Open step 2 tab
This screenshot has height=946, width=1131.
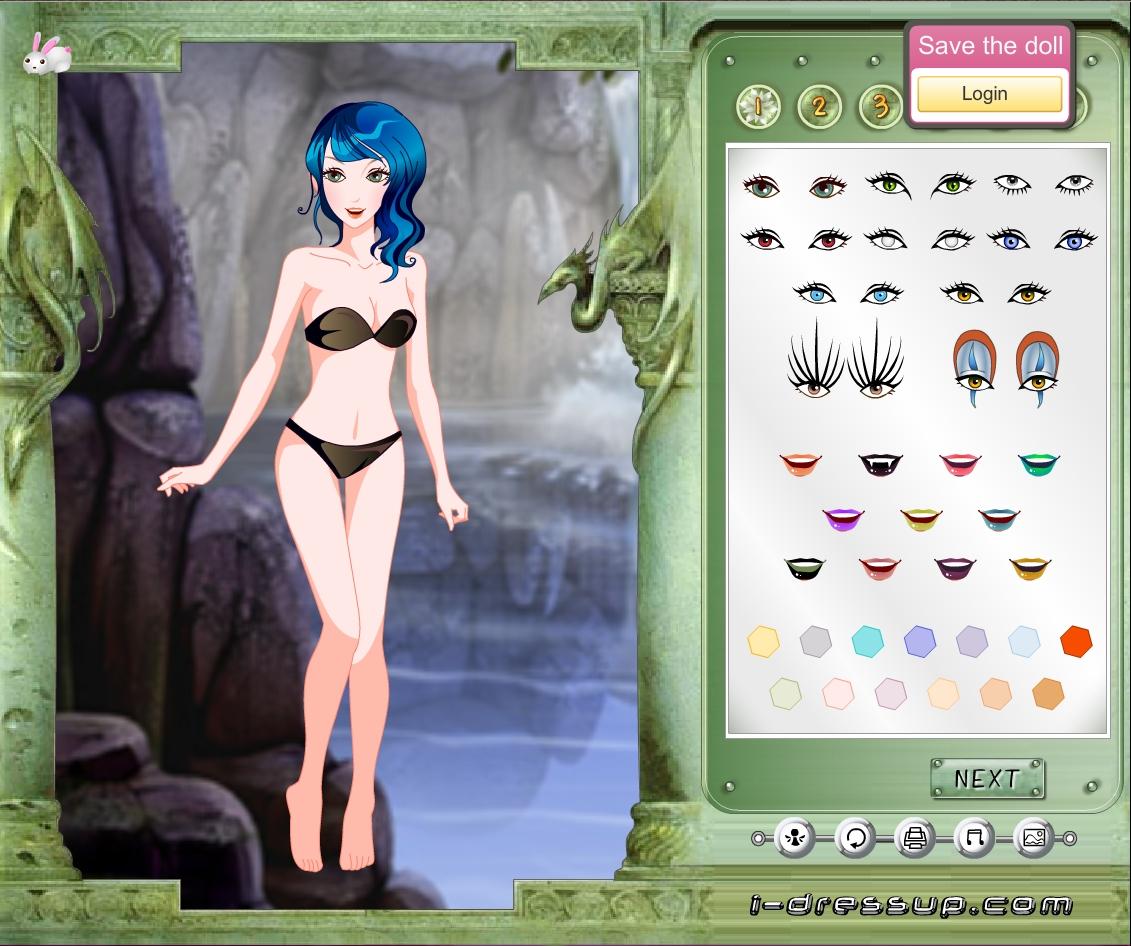click(819, 106)
